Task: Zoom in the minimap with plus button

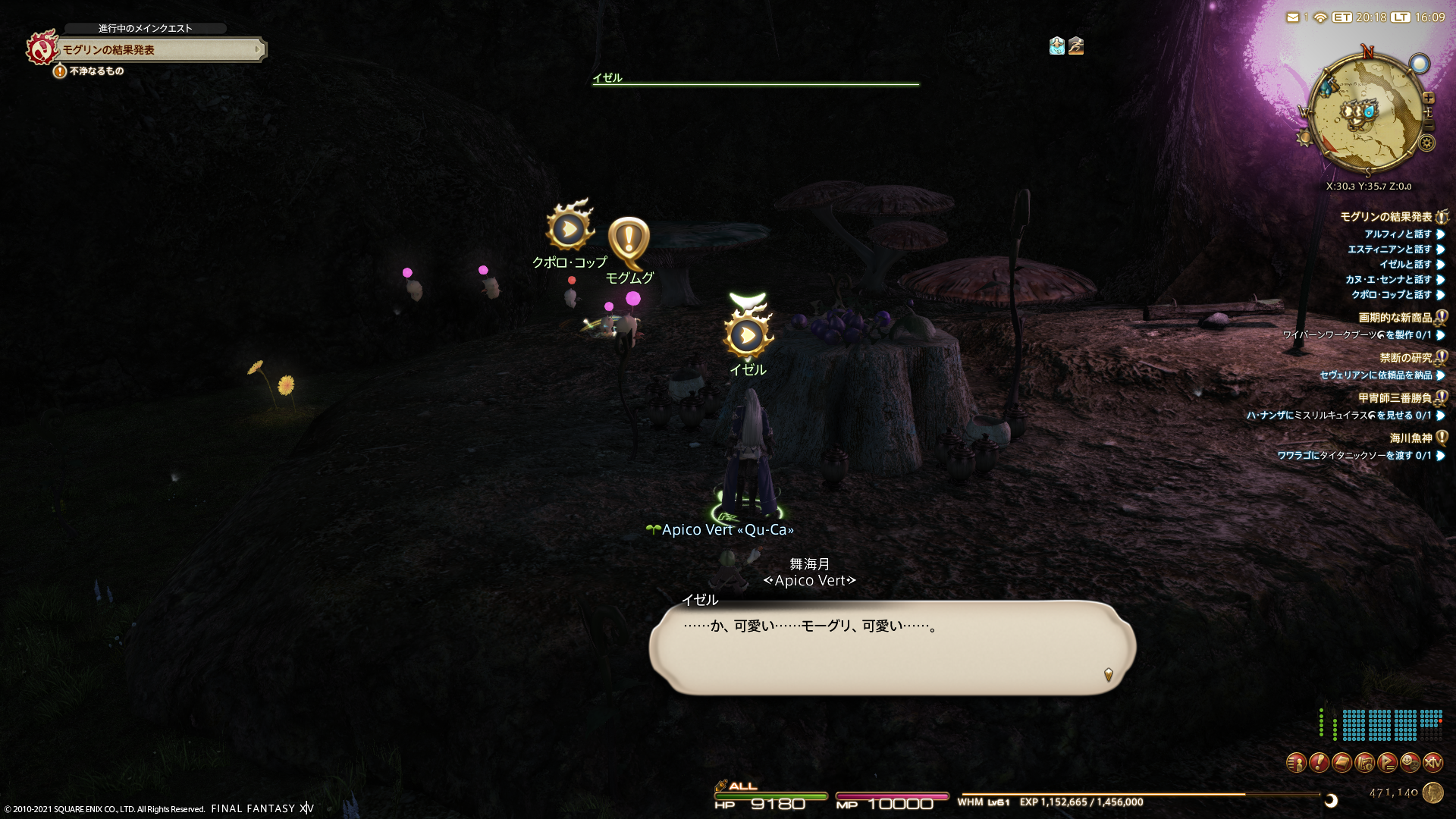Action: click(1429, 98)
